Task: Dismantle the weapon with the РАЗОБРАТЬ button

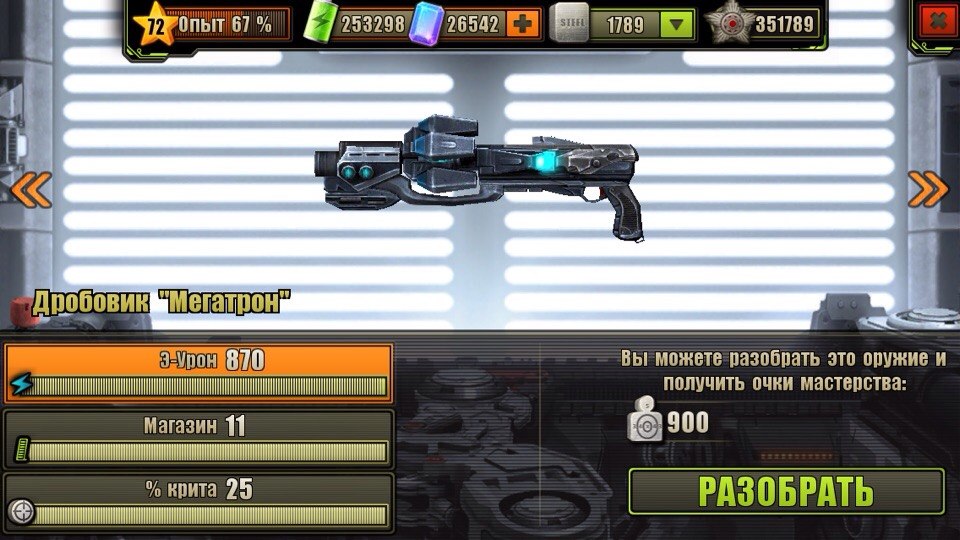Action: point(786,492)
